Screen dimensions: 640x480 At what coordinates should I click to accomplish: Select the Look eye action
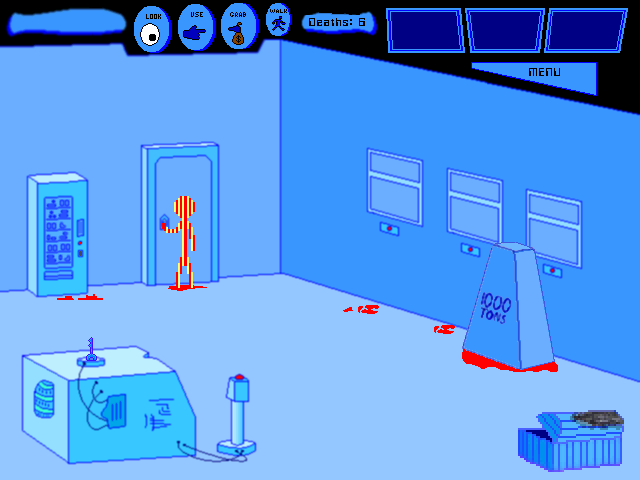pyautogui.click(x=152, y=29)
